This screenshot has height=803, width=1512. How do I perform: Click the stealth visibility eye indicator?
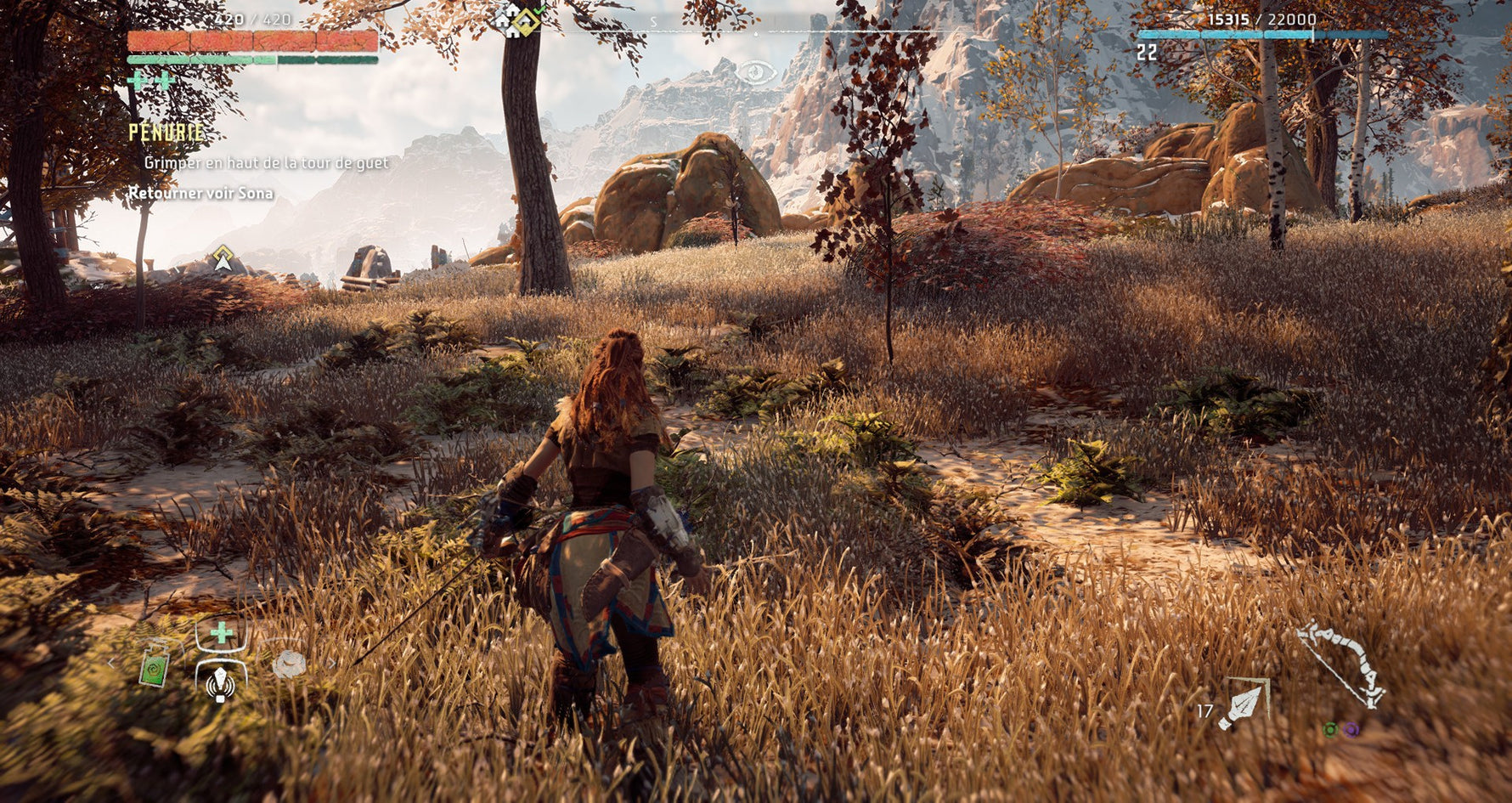pos(755,72)
